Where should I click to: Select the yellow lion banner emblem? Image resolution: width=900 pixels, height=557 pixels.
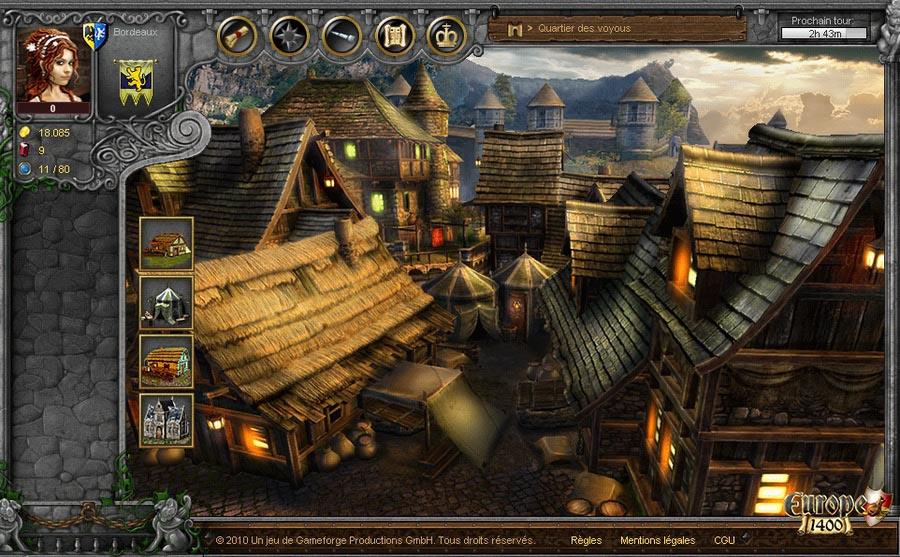pyautogui.click(x=130, y=82)
